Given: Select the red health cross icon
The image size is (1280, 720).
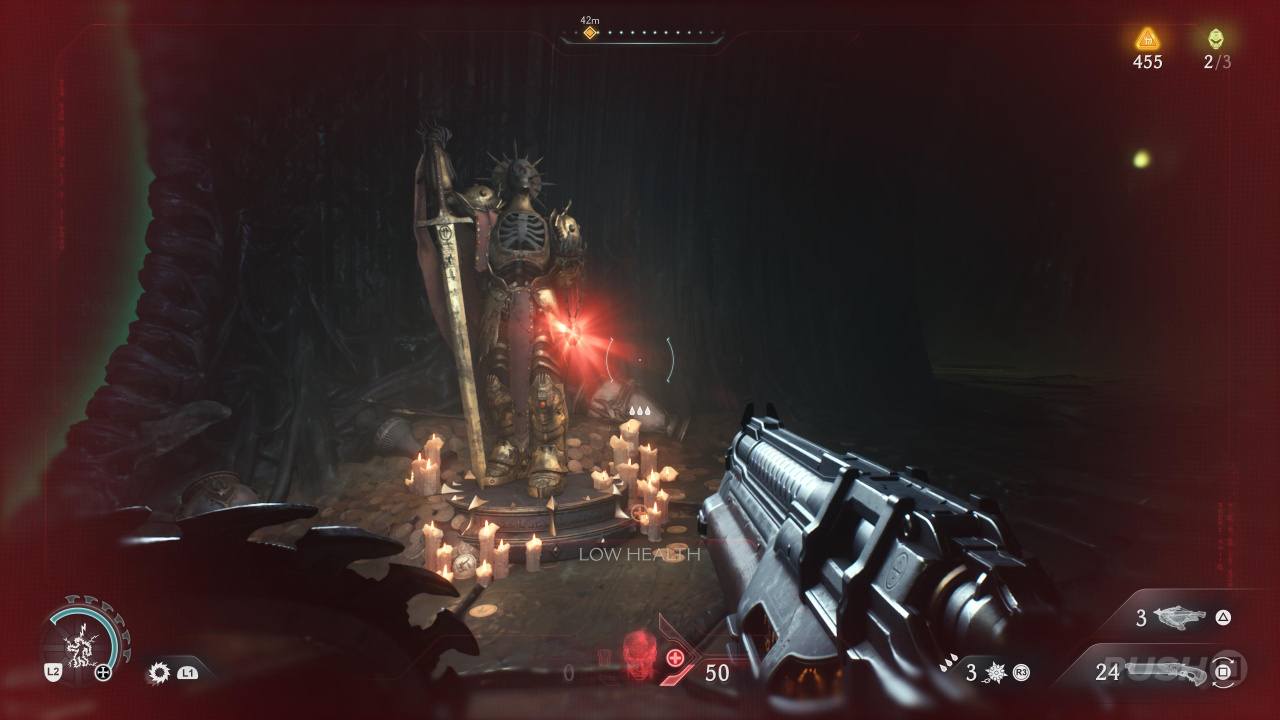Looking at the screenshot, I should pos(675,657).
